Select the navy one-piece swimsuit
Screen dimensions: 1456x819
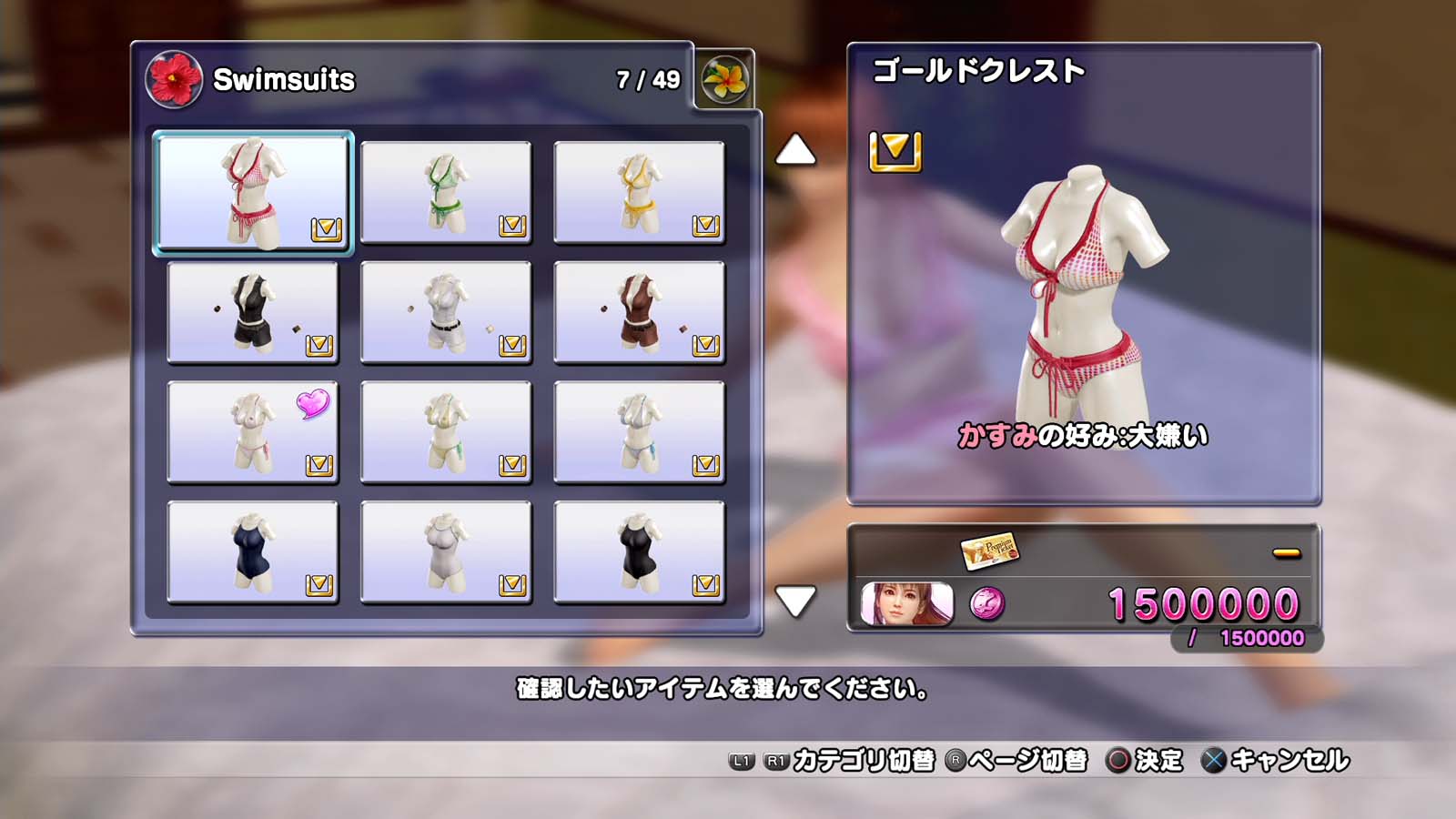pyautogui.click(x=253, y=552)
